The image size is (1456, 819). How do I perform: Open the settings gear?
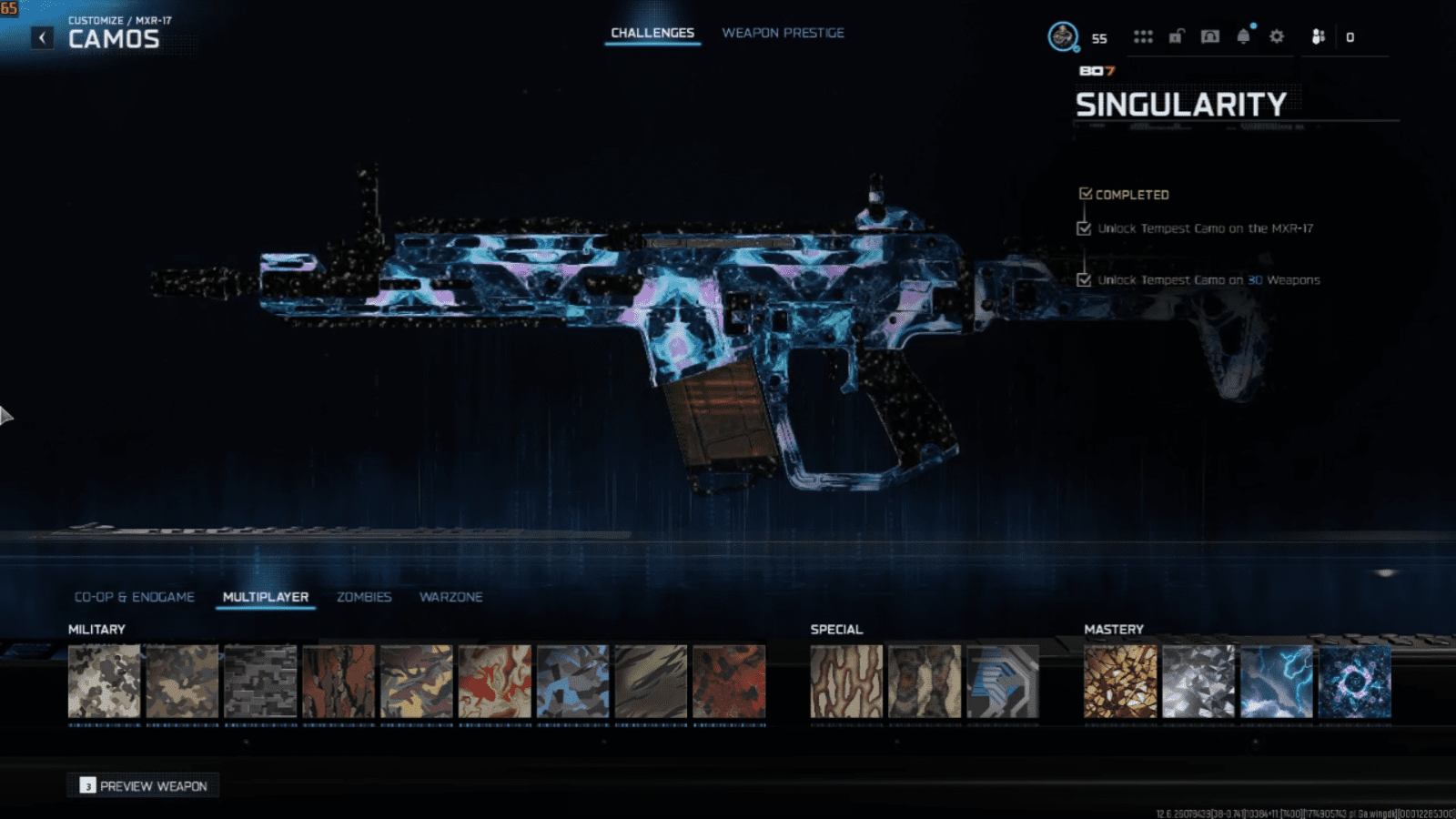point(1277,37)
